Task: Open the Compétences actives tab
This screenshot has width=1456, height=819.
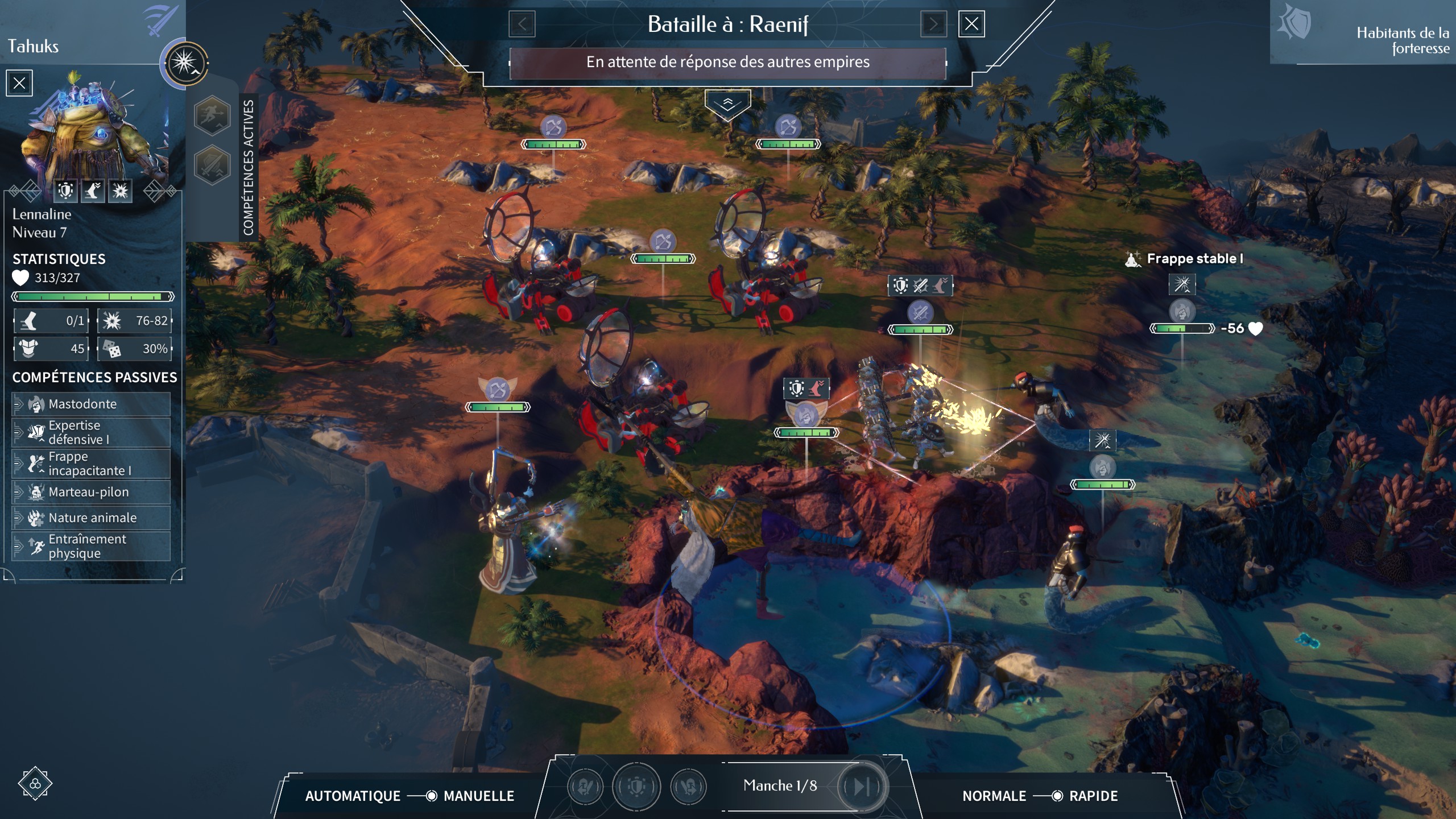Action: (x=249, y=167)
